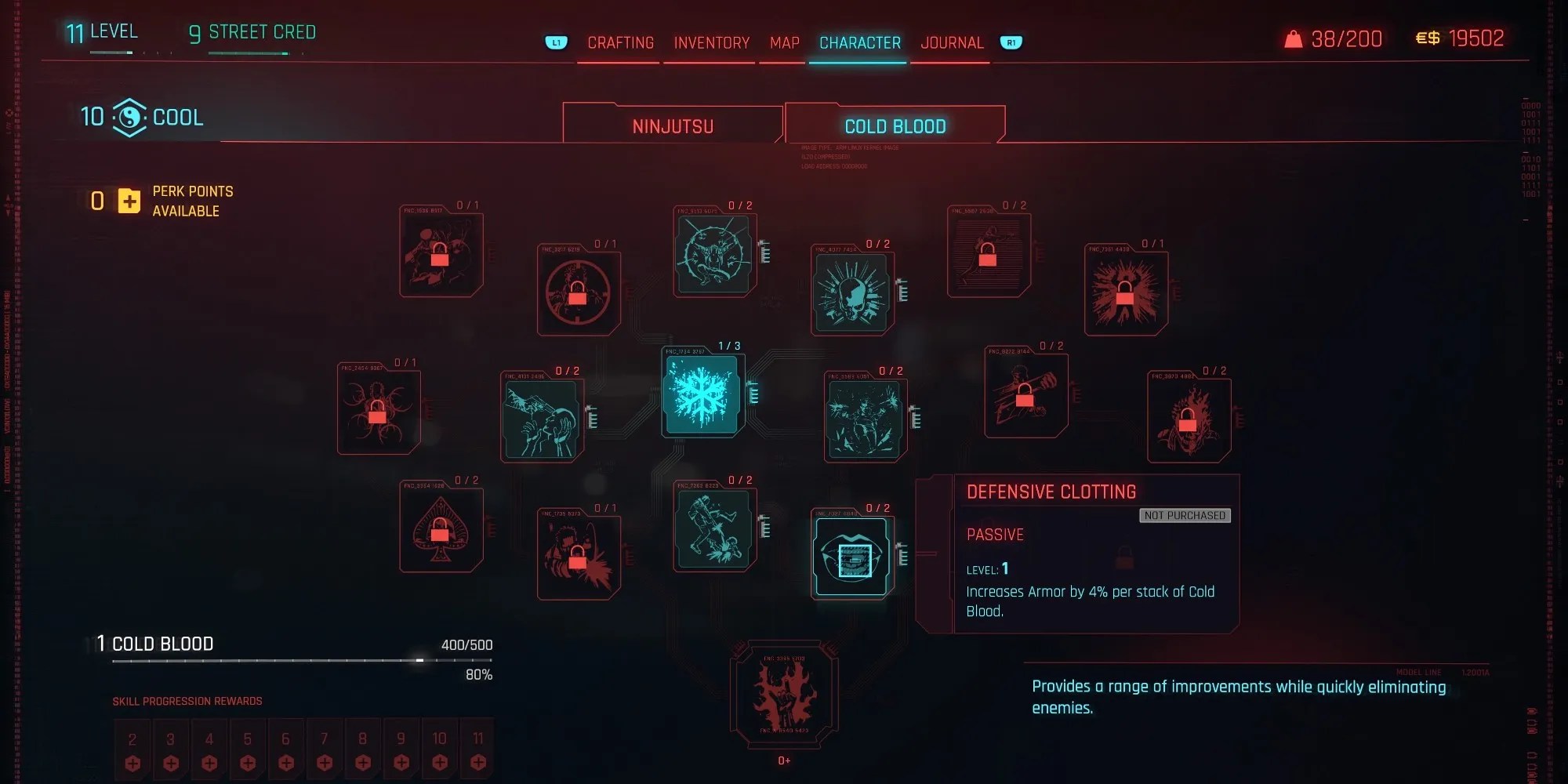Click the yellow Perk Points plus button
The height and width of the screenshot is (784, 1568).
click(129, 201)
